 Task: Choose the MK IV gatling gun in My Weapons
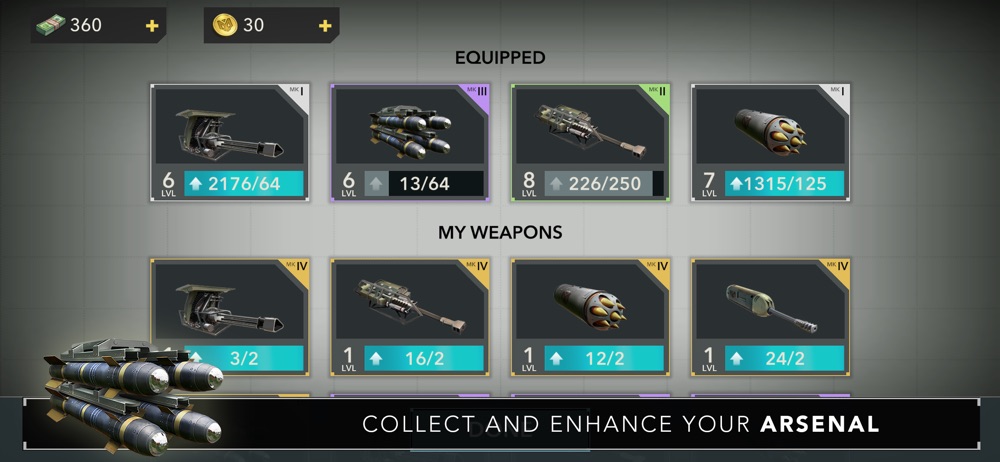point(230,305)
